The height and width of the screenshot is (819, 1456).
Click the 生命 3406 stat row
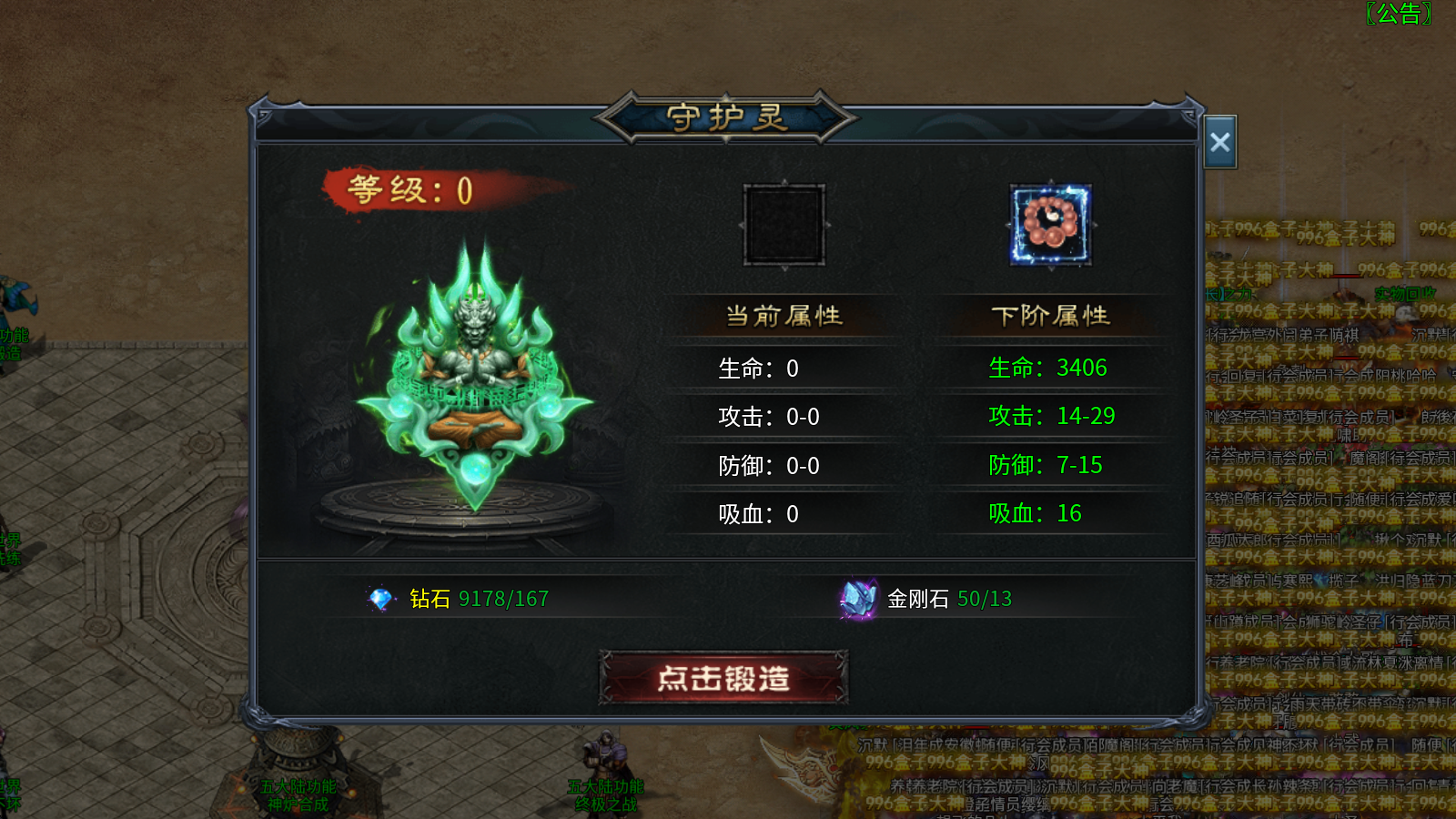tap(1047, 368)
